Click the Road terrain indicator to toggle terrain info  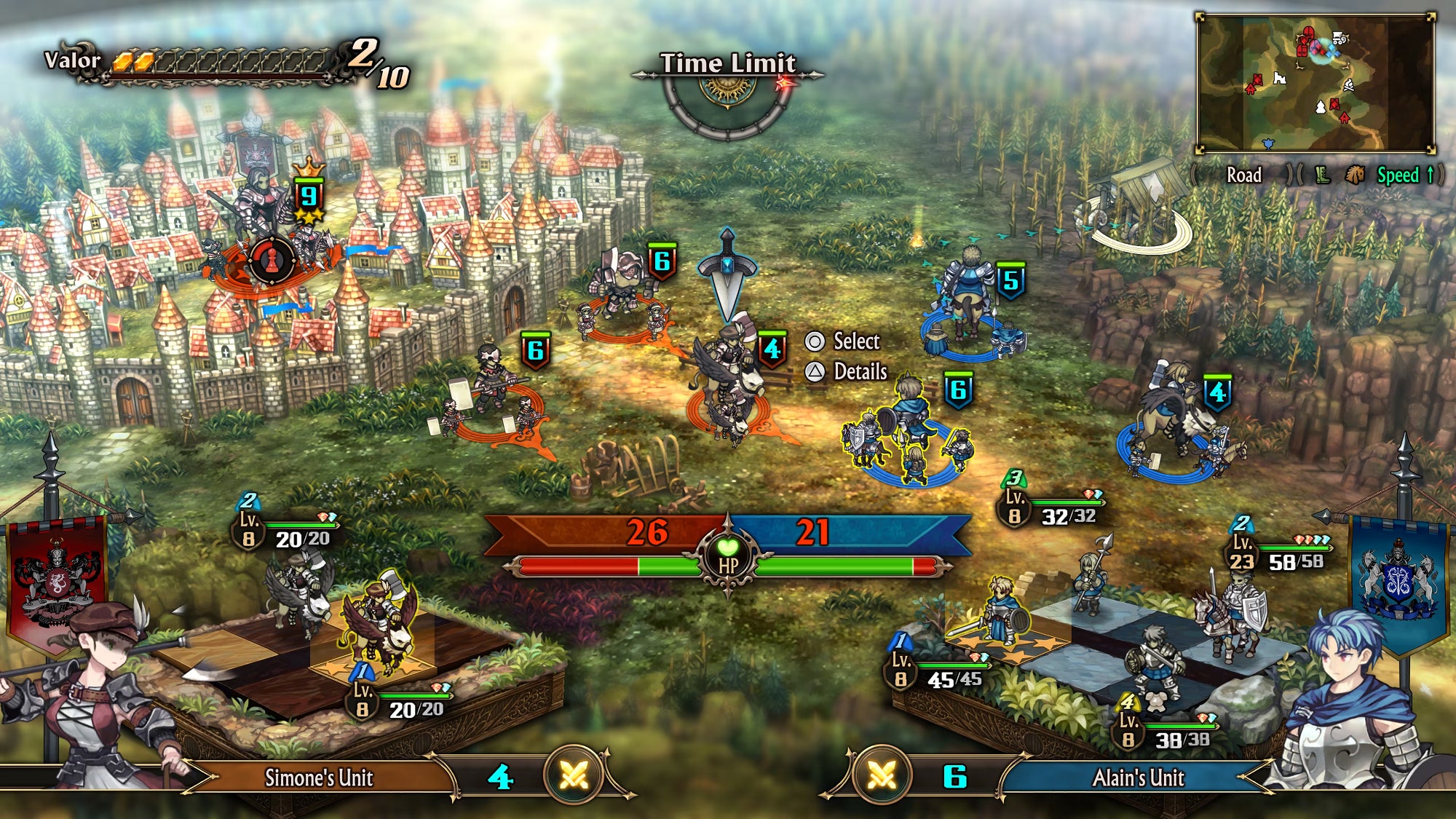tap(1246, 175)
